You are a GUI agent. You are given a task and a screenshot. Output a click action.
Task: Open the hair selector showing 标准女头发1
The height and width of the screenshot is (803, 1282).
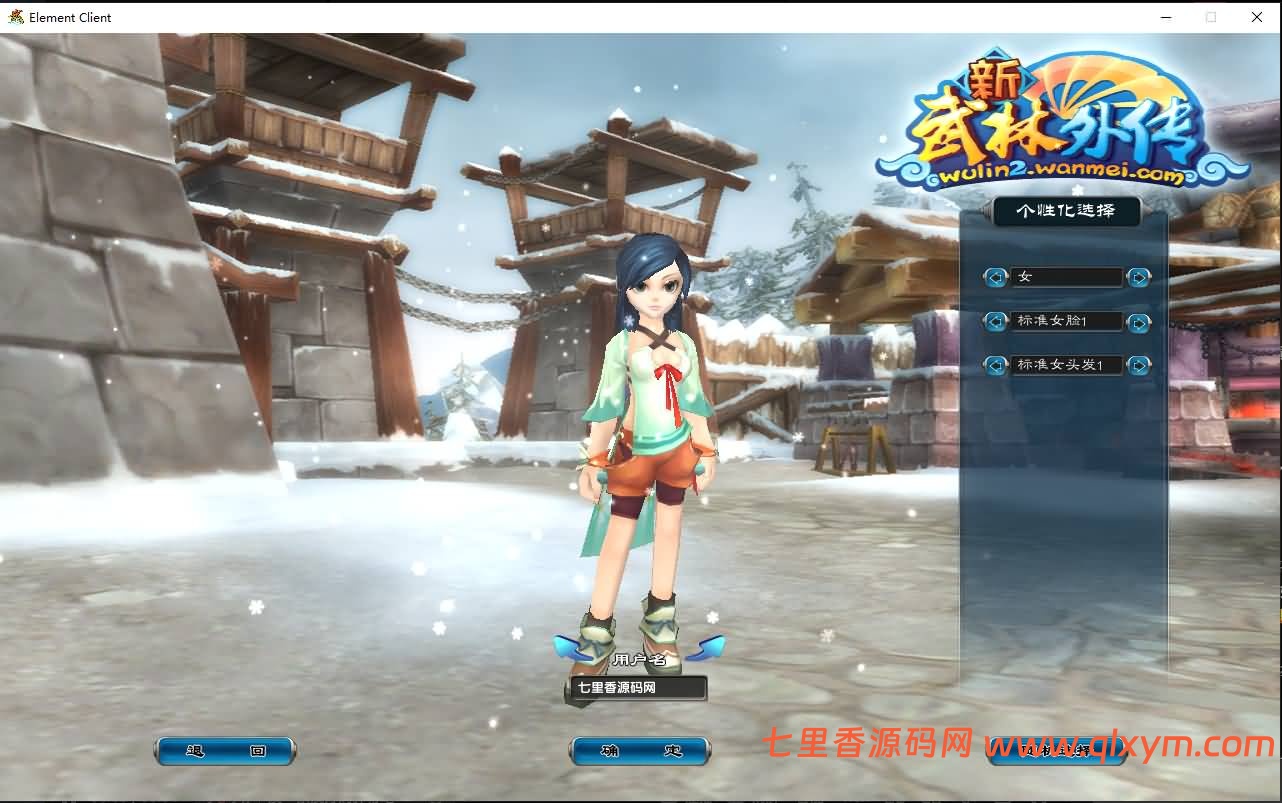(1066, 365)
